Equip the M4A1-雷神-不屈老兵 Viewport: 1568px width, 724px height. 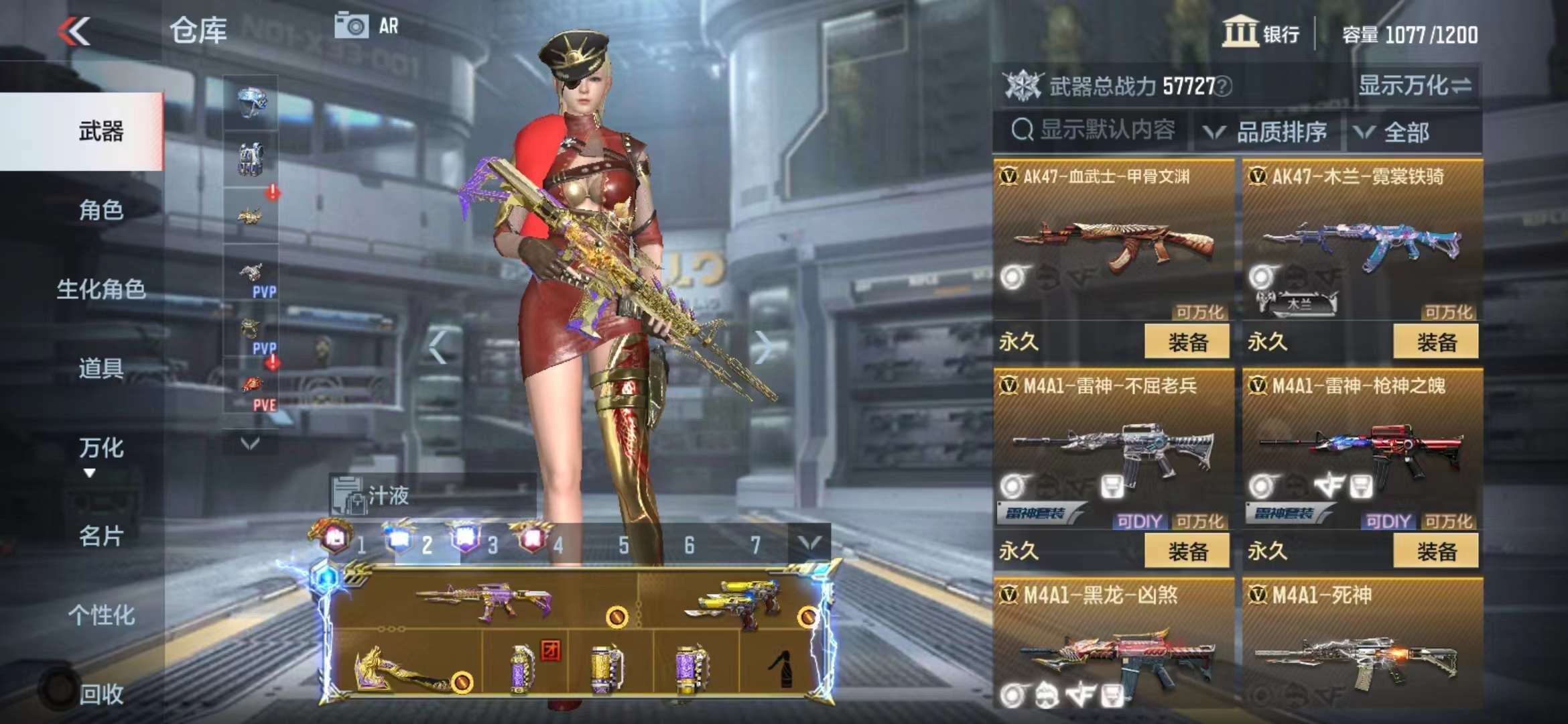[1187, 551]
